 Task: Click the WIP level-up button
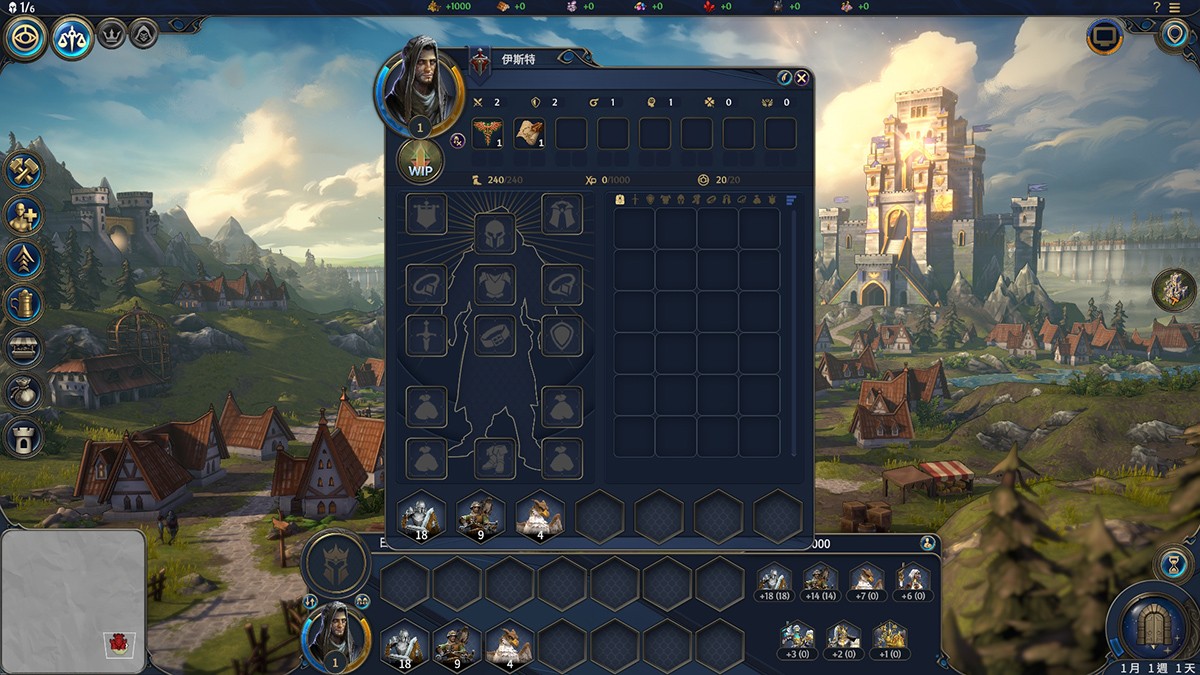coord(420,163)
